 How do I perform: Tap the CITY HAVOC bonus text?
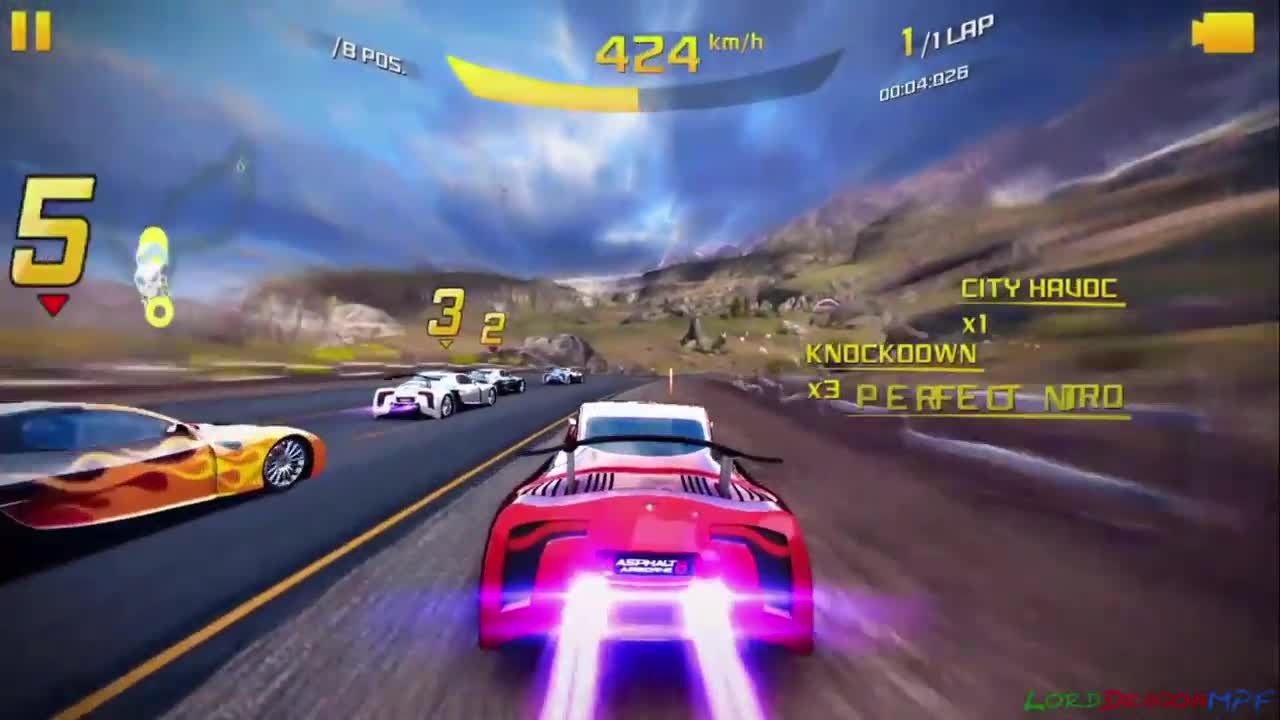tap(1040, 289)
